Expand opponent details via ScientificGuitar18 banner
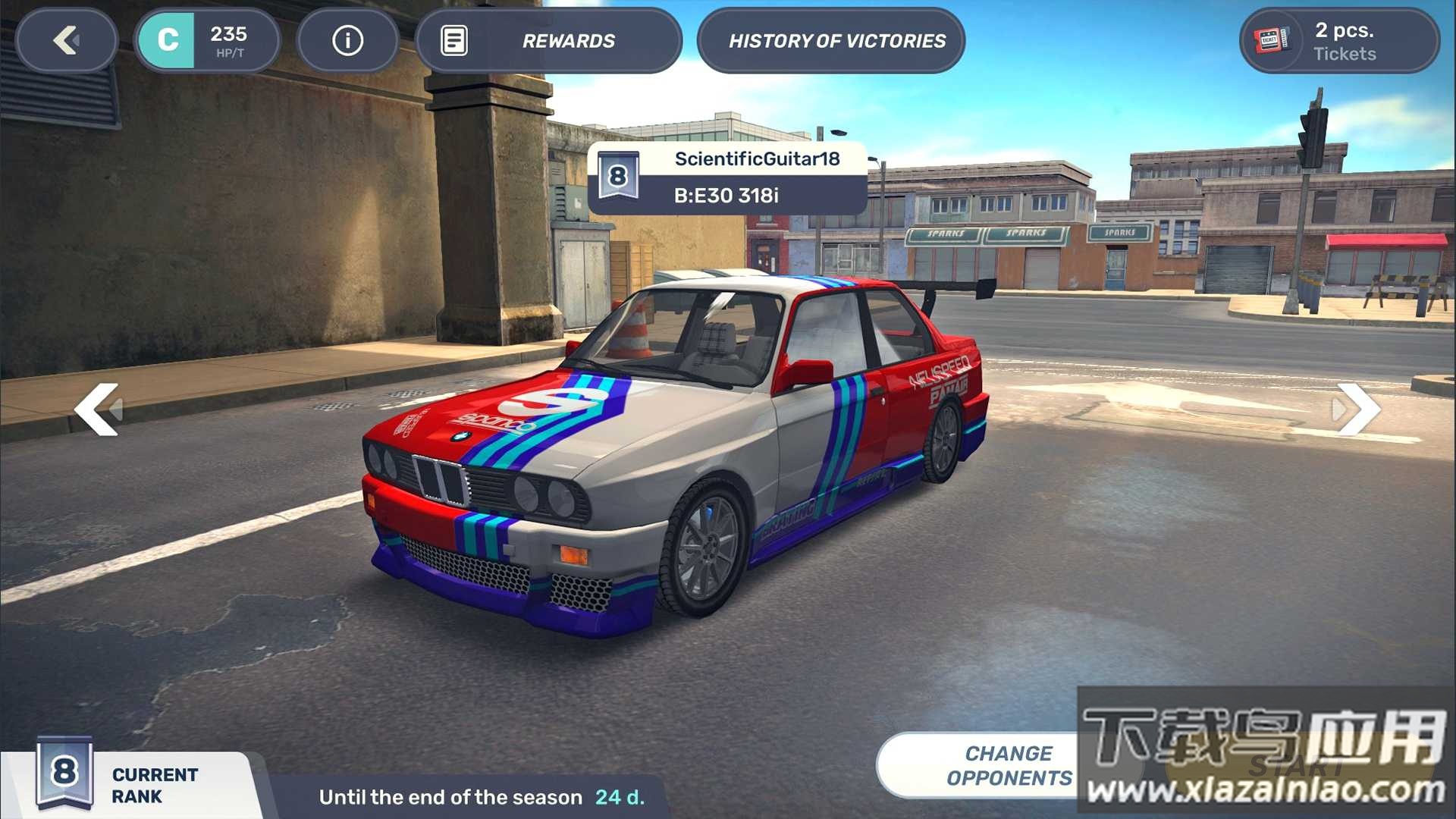 (x=762, y=160)
